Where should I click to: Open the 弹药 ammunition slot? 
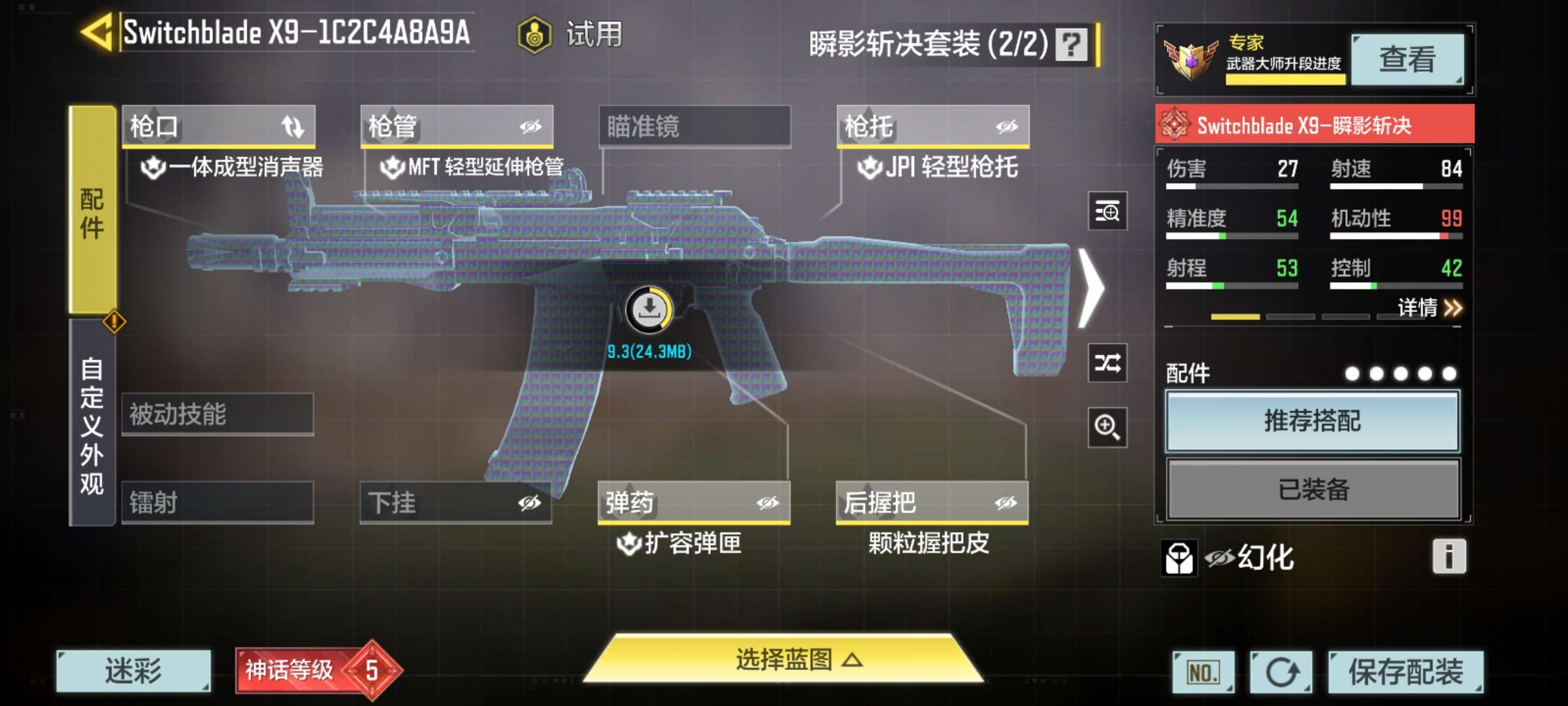tap(694, 503)
